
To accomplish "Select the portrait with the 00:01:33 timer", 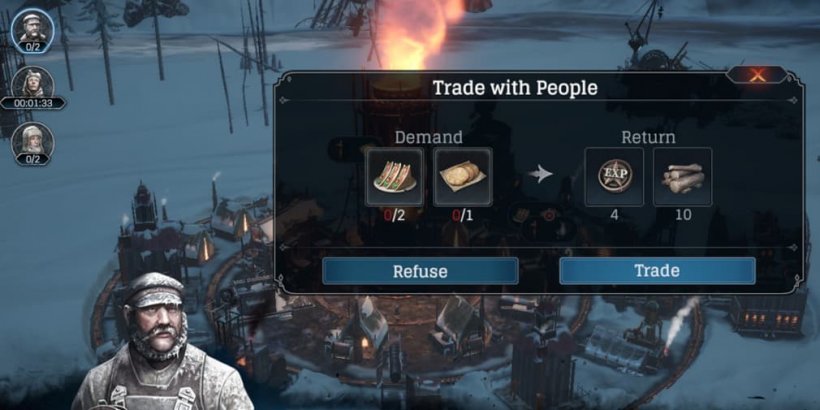I will (32, 83).
